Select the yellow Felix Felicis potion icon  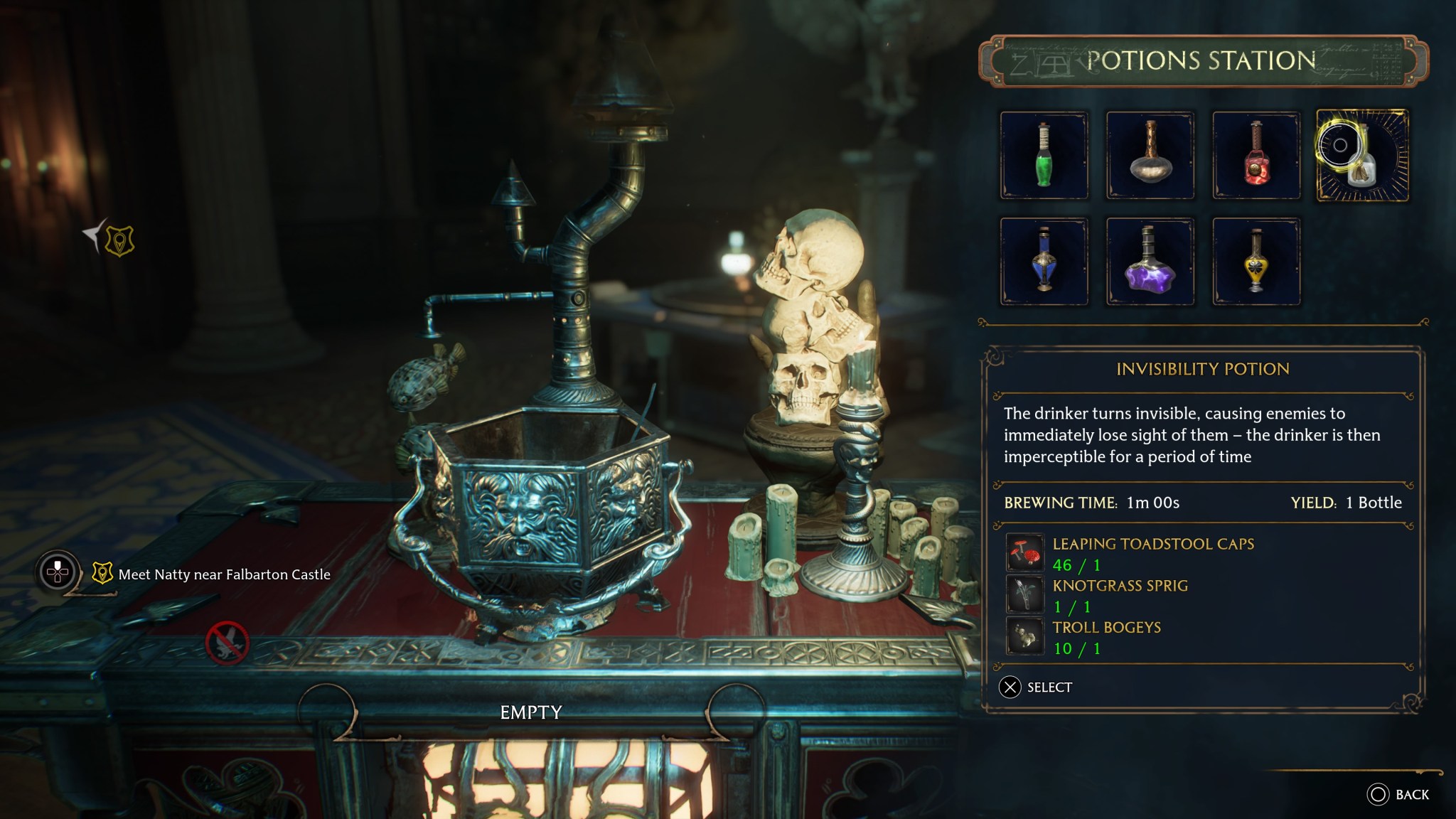[x=1257, y=261]
